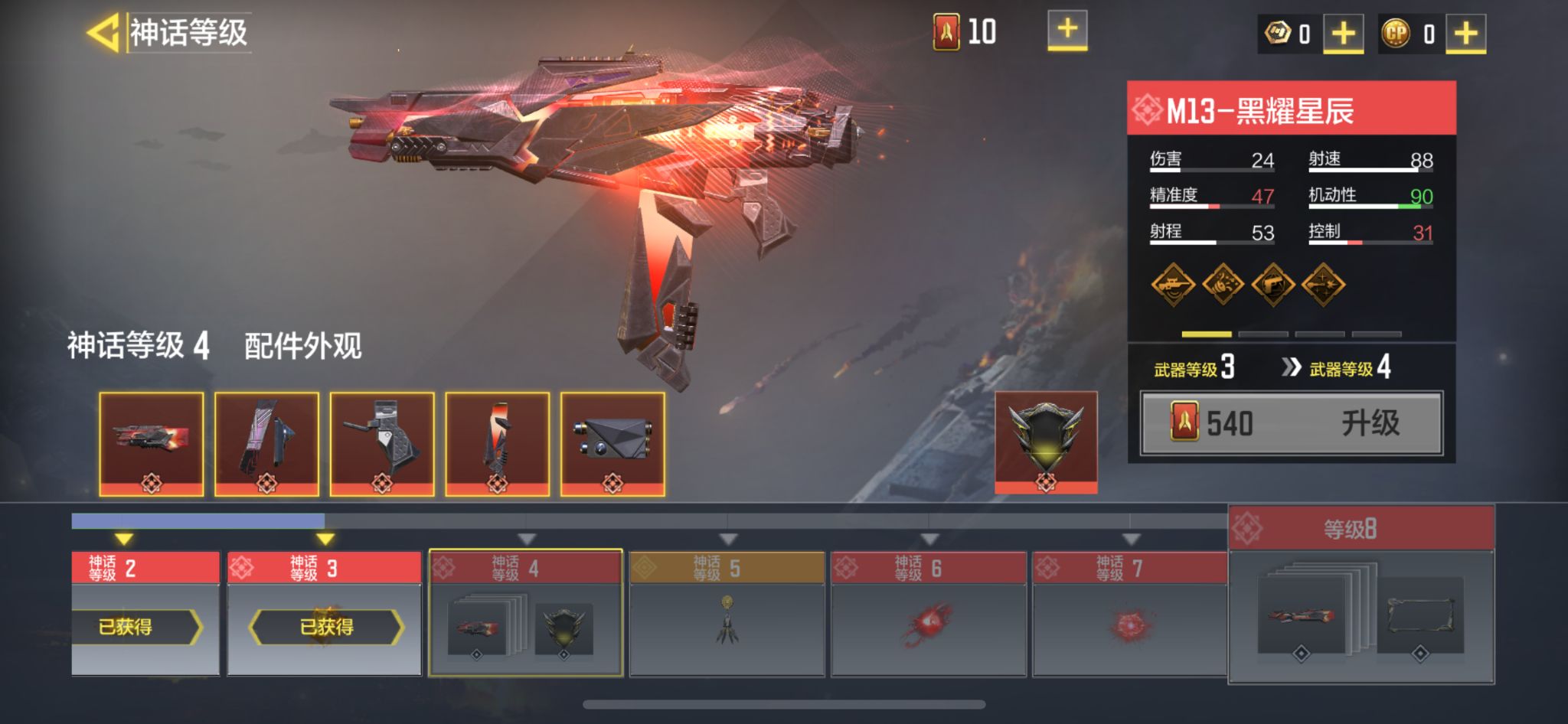Image resolution: width=1568 pixels, height=724 pixels.
Task: Click the 升级 upgrade button costing 540
Action: (1292, 423)
